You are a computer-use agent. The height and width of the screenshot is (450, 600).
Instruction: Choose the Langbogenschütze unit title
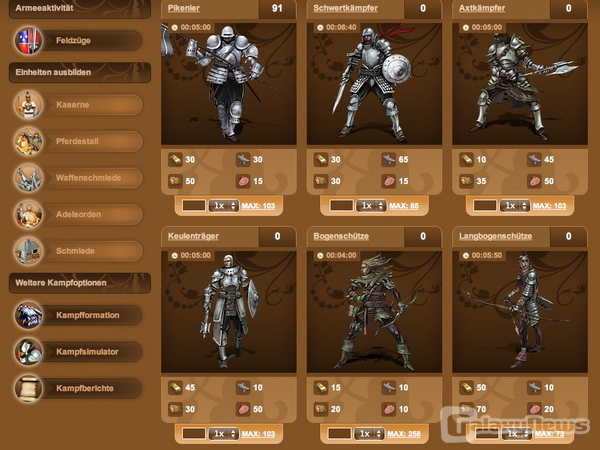pyautogui.click(x=495, y=236)
